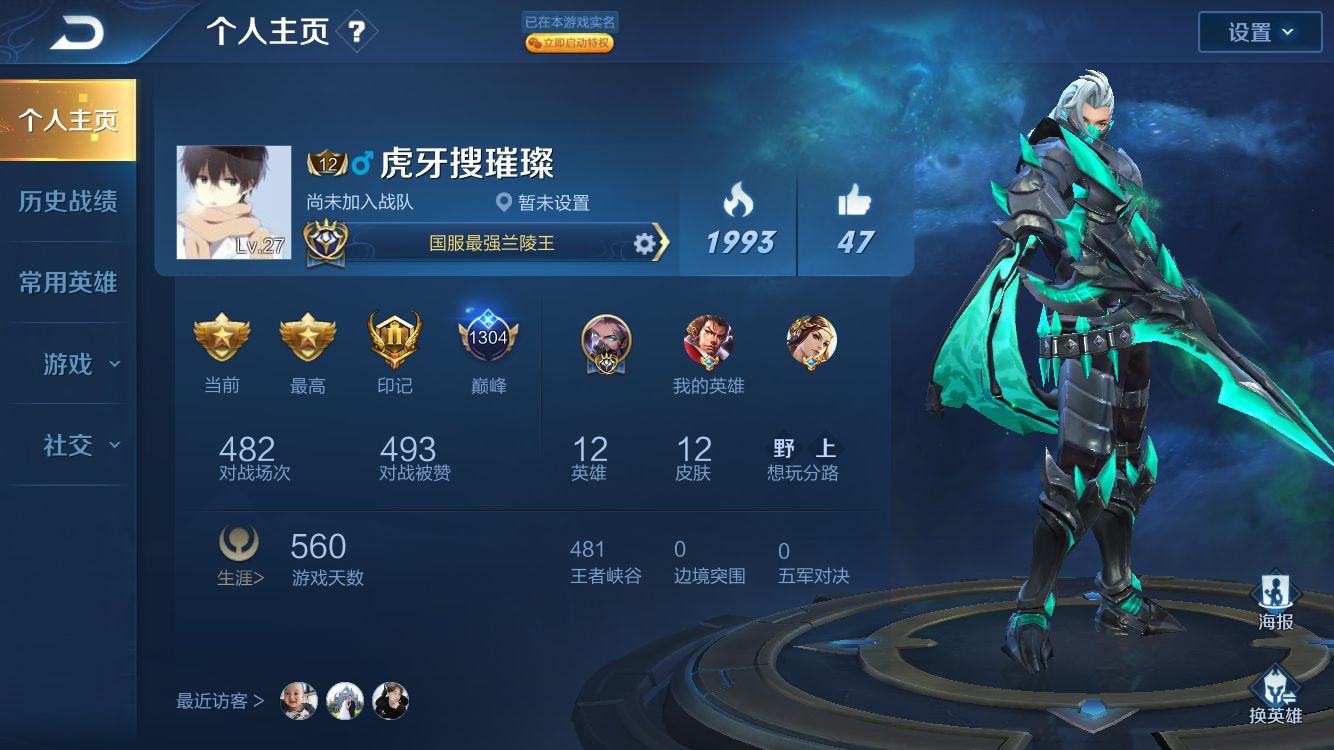This screenshot has height=750, width=1334.
Task: Open the 设置 settings dropdown
Action: [x=1259, y=32]
